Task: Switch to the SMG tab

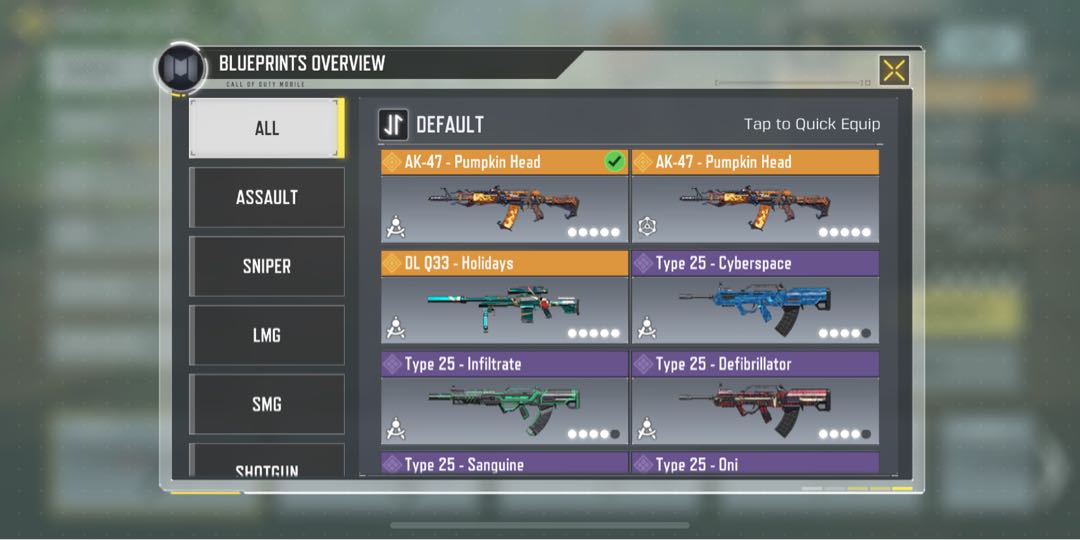Action: (x=266, y=404)
